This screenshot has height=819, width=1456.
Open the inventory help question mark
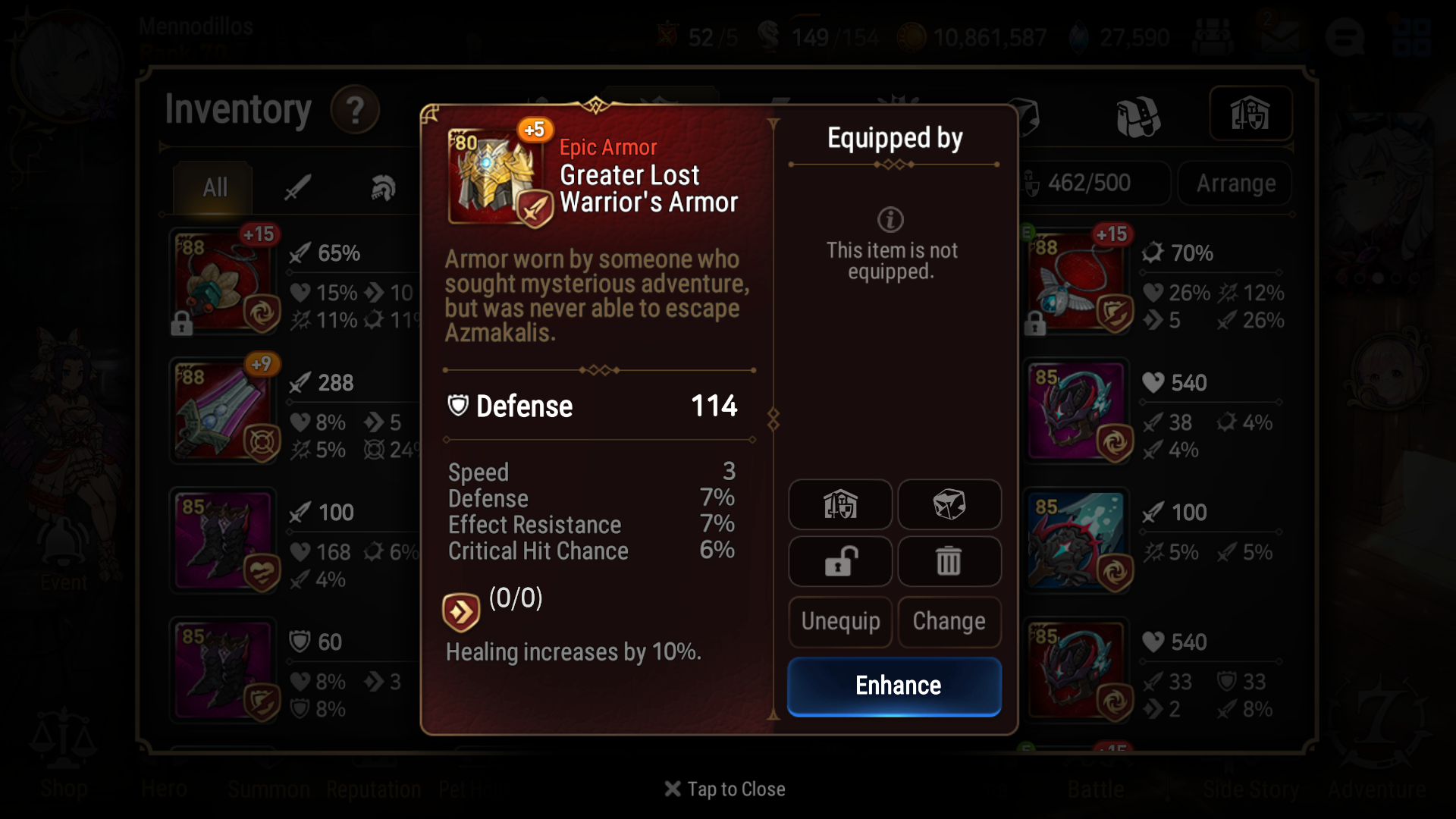[355, 109]
